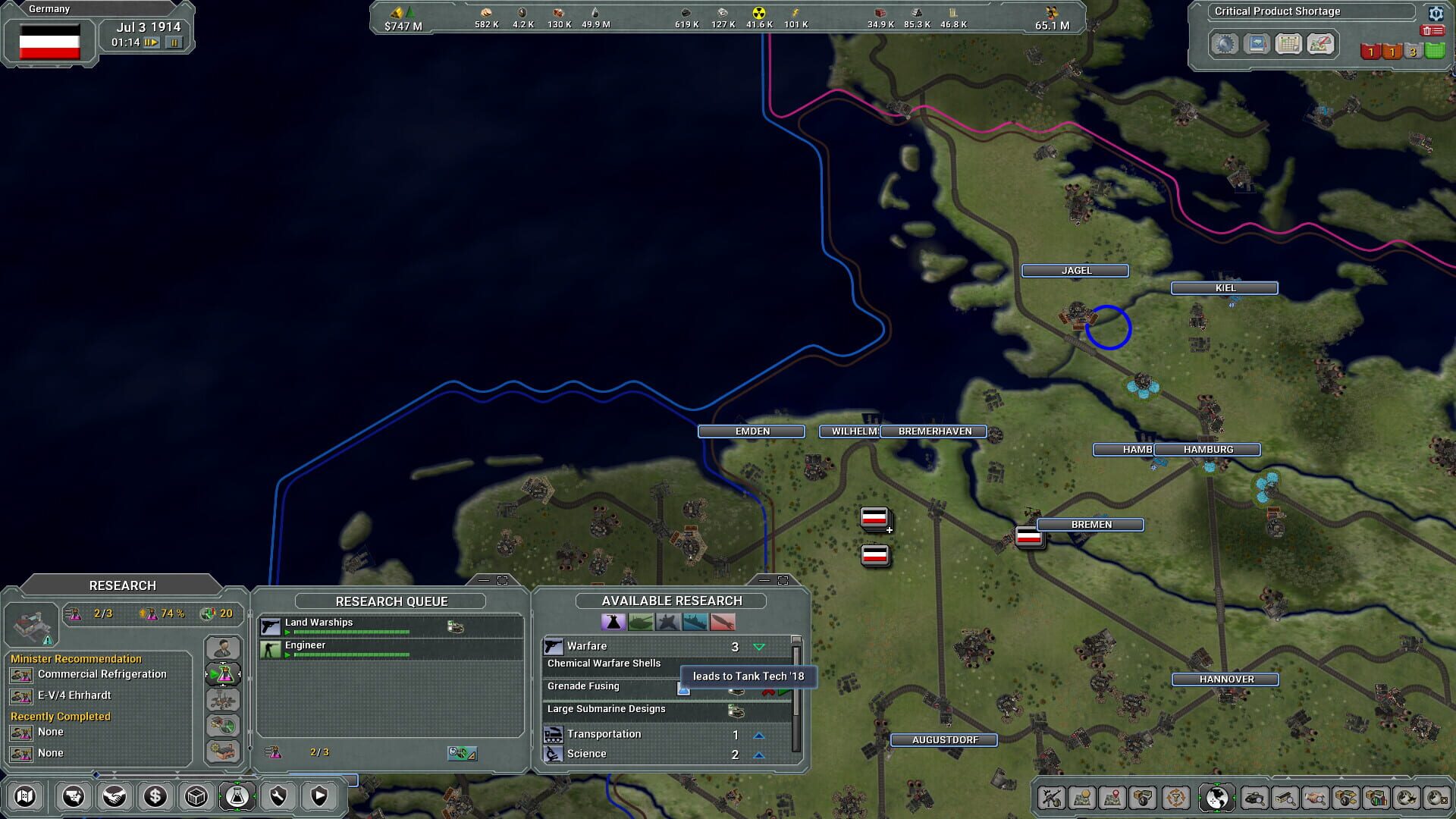Open the calendar icon in the shortage panel
1456x819 pixels.
pyautogui.click(x=1288, y=44)
